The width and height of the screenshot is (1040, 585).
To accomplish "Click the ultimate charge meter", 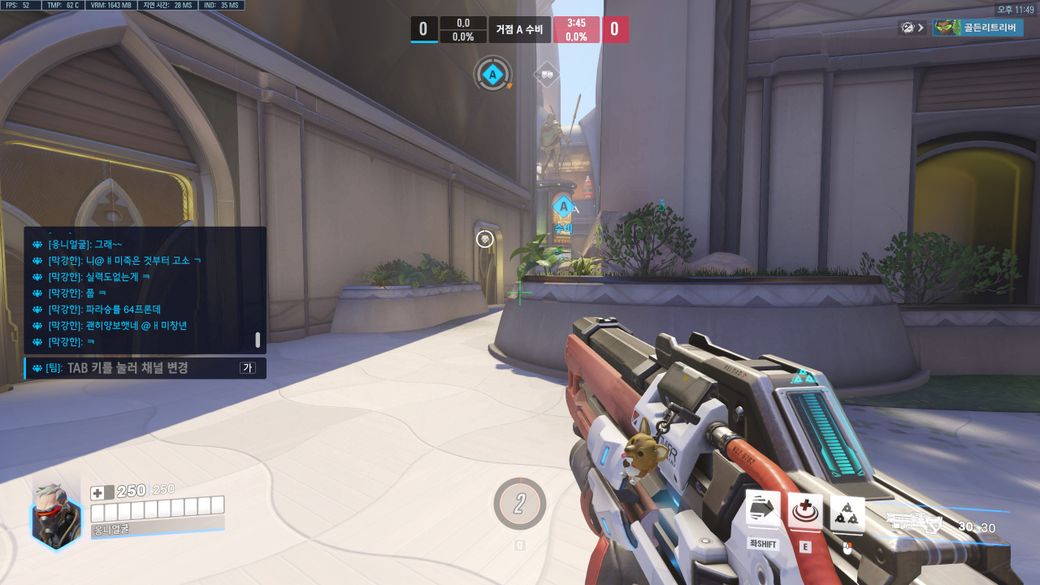I will tap(519, 503).
